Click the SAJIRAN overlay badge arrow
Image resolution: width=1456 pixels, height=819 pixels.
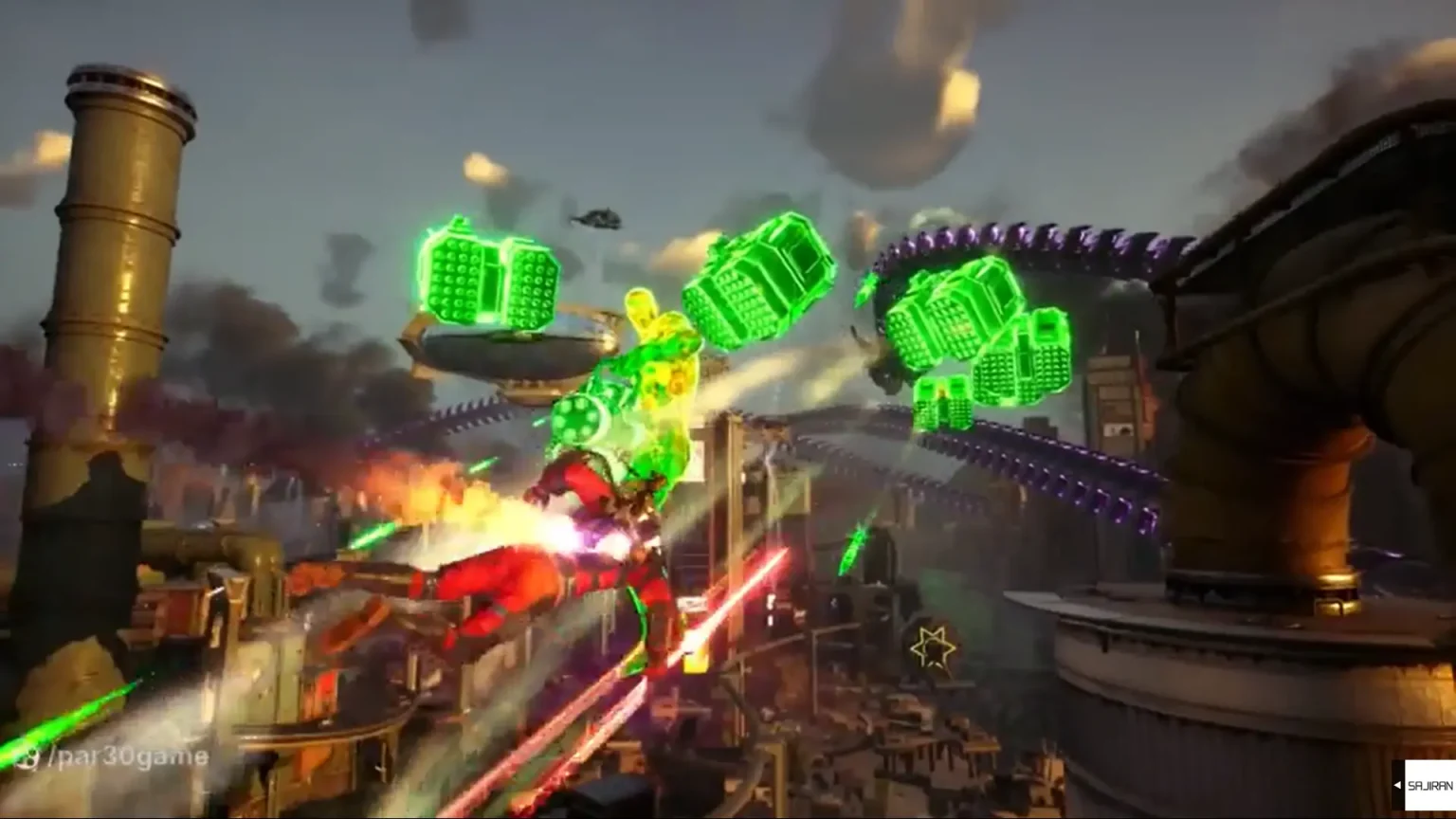(1397, 785)
